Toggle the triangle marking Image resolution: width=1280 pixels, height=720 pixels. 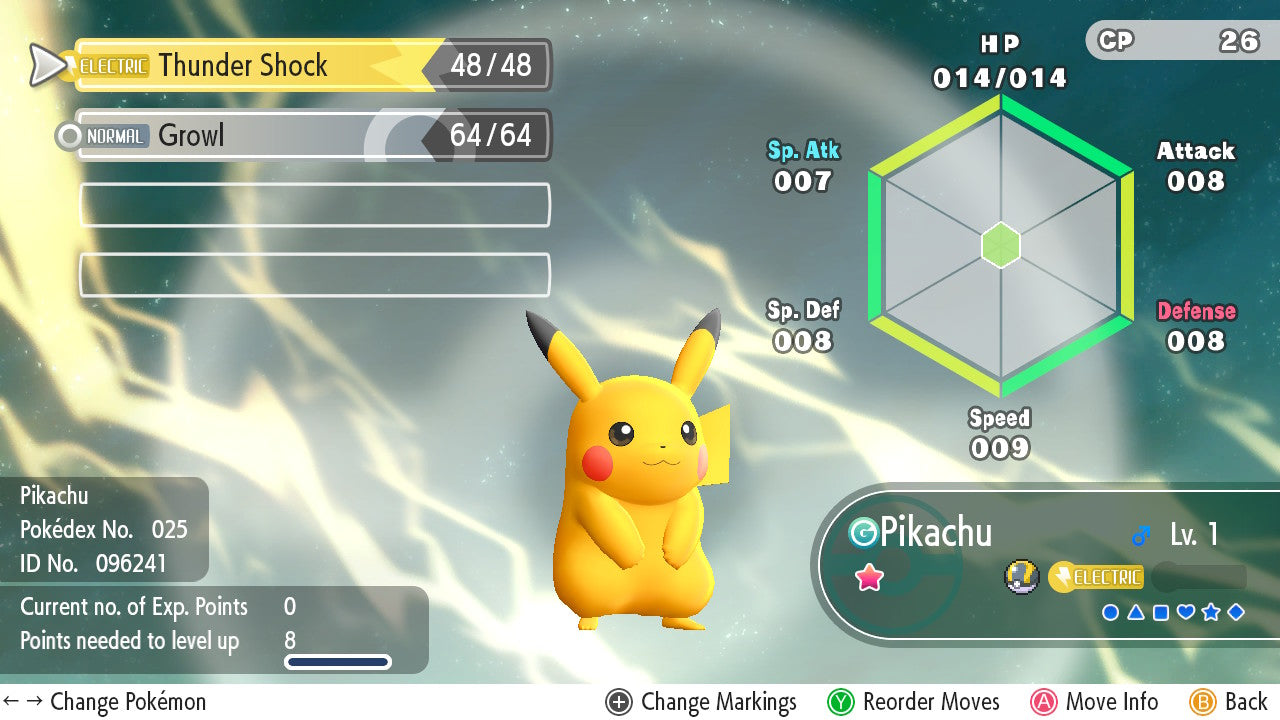[x=1135, y=612]
